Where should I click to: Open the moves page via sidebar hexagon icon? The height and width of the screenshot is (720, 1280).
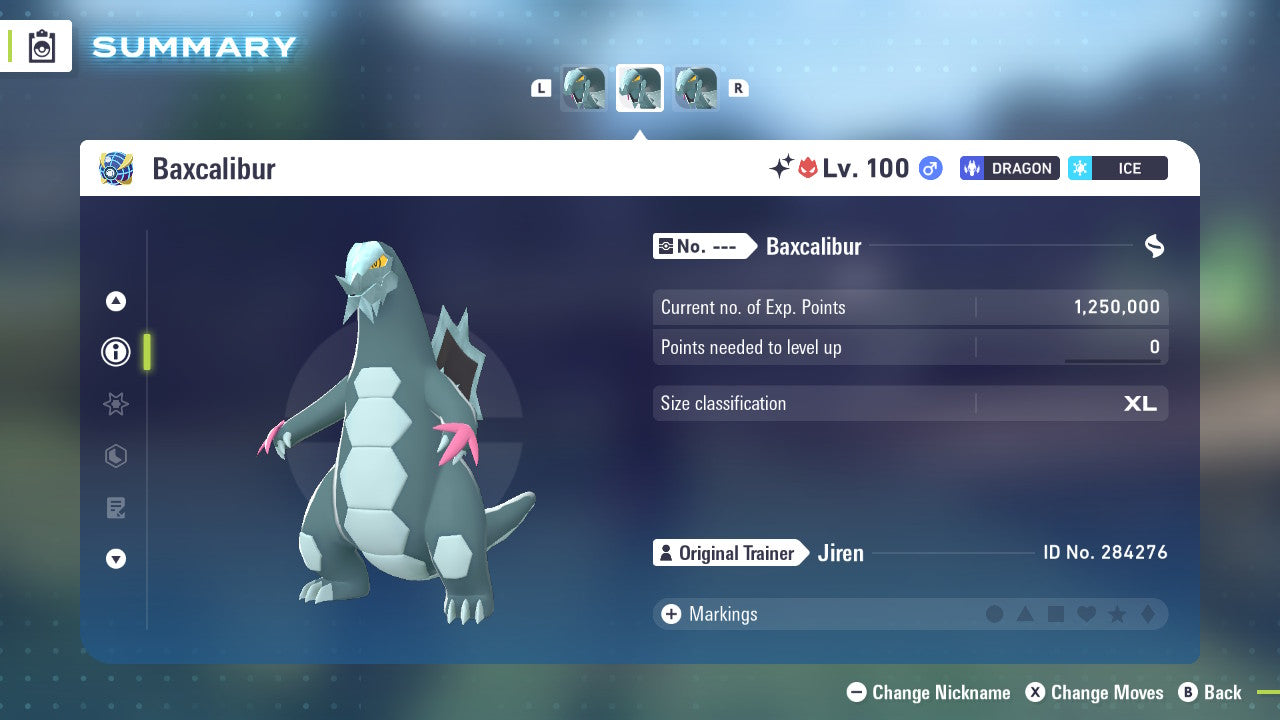(115, 456)
